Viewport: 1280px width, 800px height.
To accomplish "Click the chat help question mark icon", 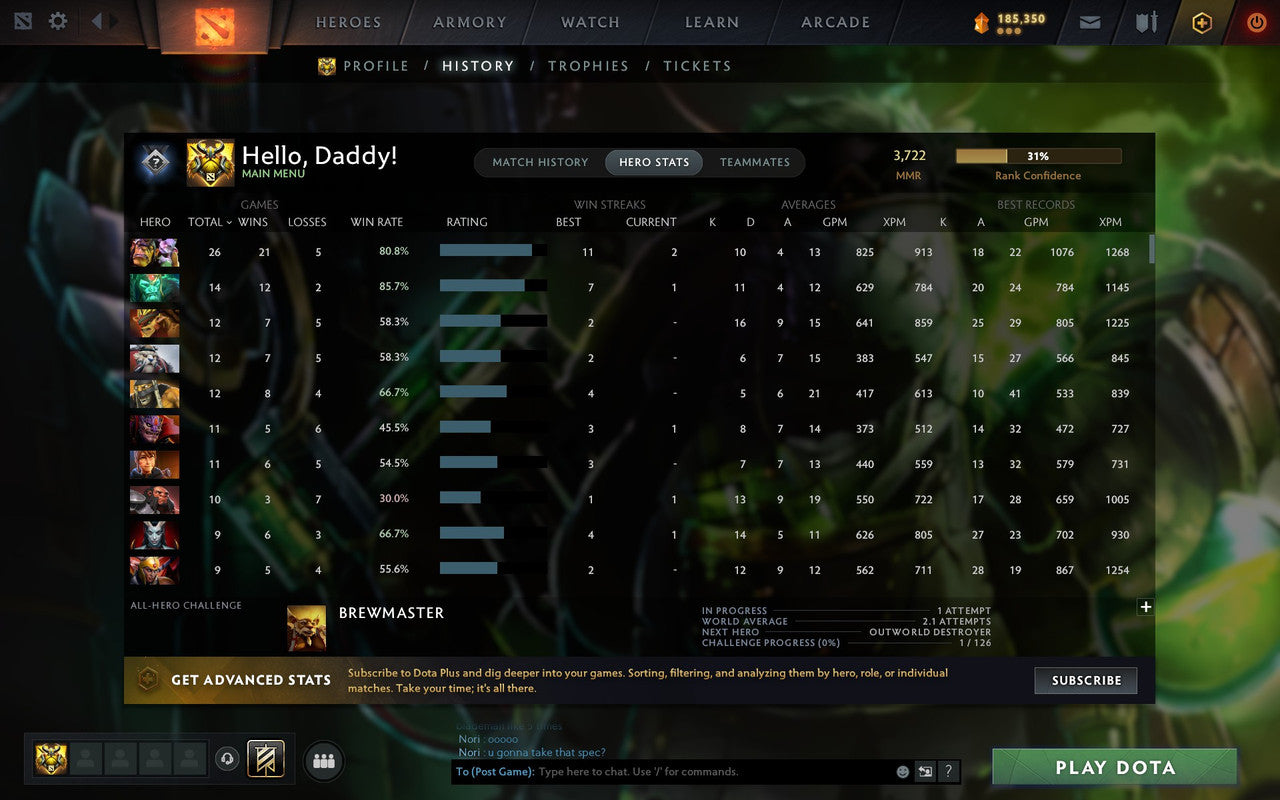I will [947, 771].
